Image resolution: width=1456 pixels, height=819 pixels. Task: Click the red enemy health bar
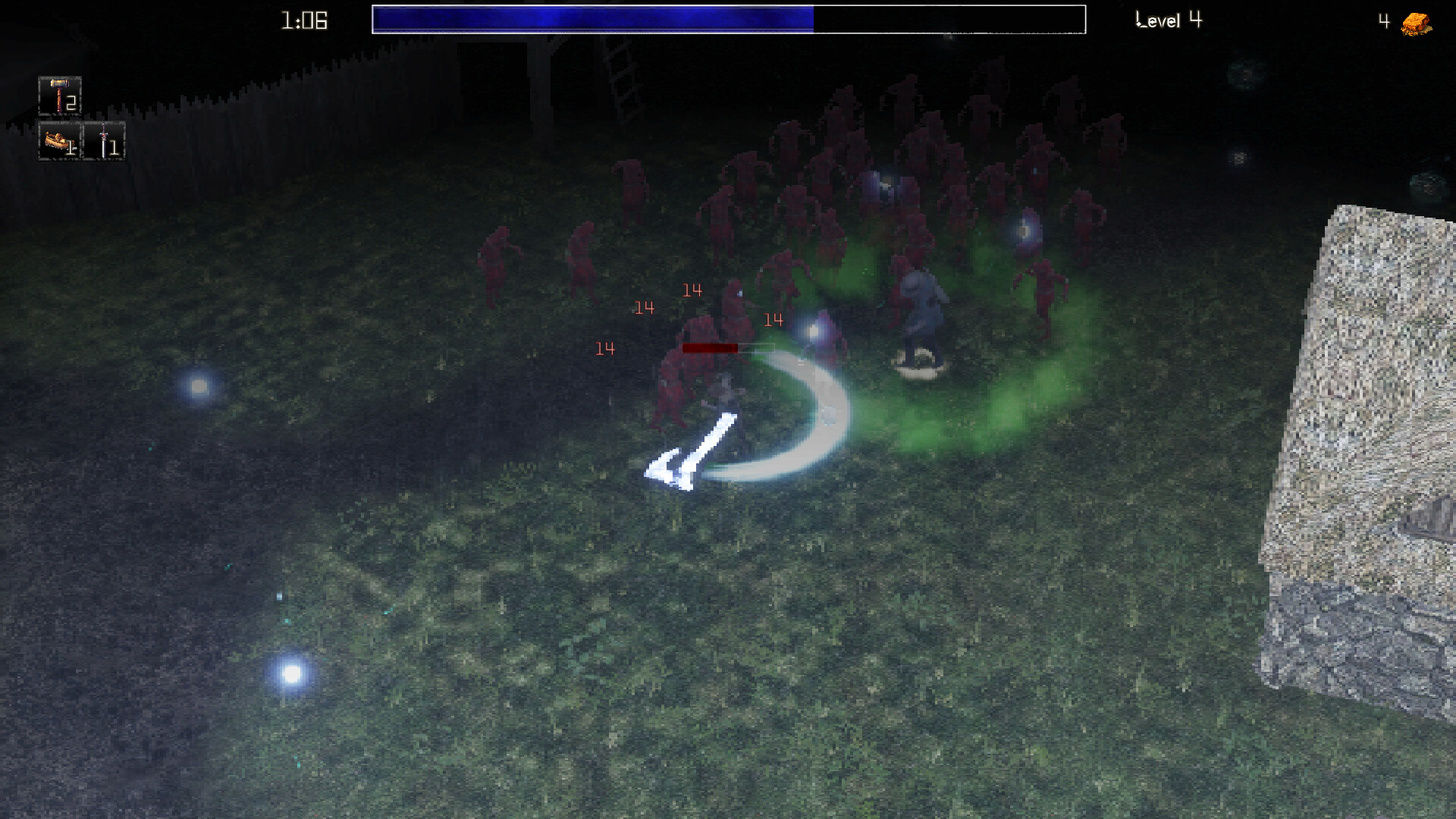tap(709, 347)
